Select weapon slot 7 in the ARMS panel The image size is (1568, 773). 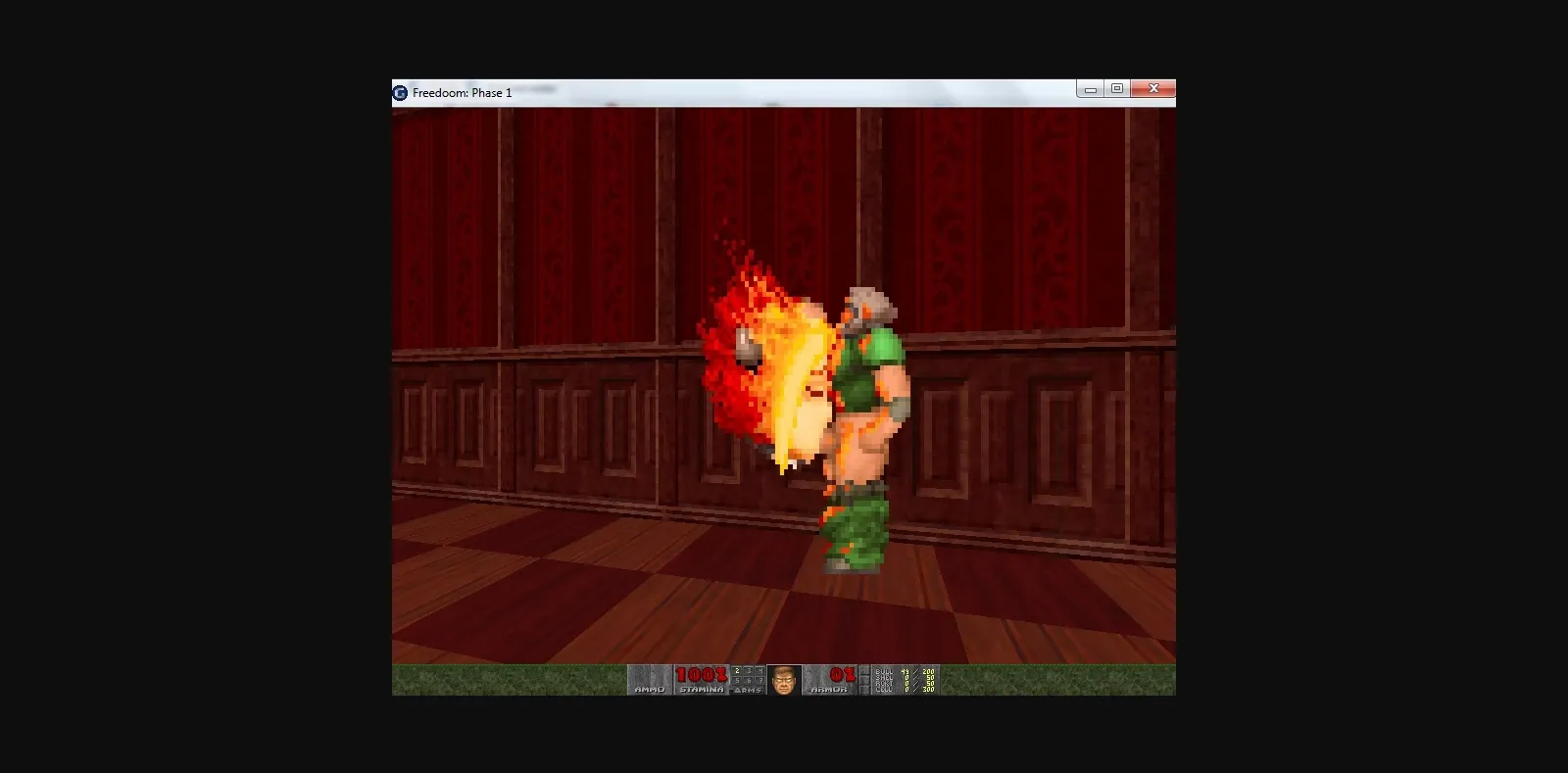point(761,681)
